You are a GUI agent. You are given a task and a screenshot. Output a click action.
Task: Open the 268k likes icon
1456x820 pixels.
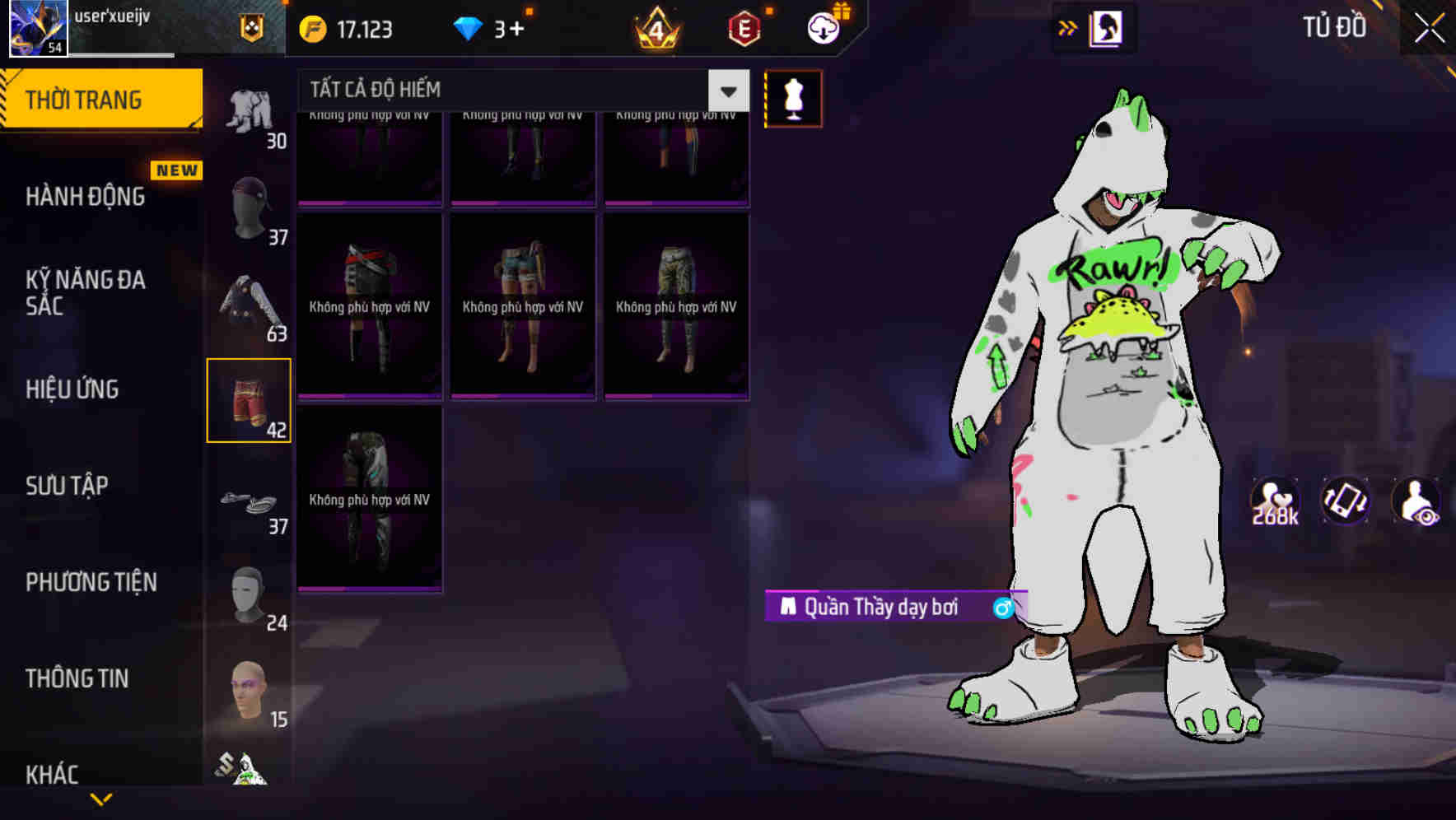click(1273, 502)
